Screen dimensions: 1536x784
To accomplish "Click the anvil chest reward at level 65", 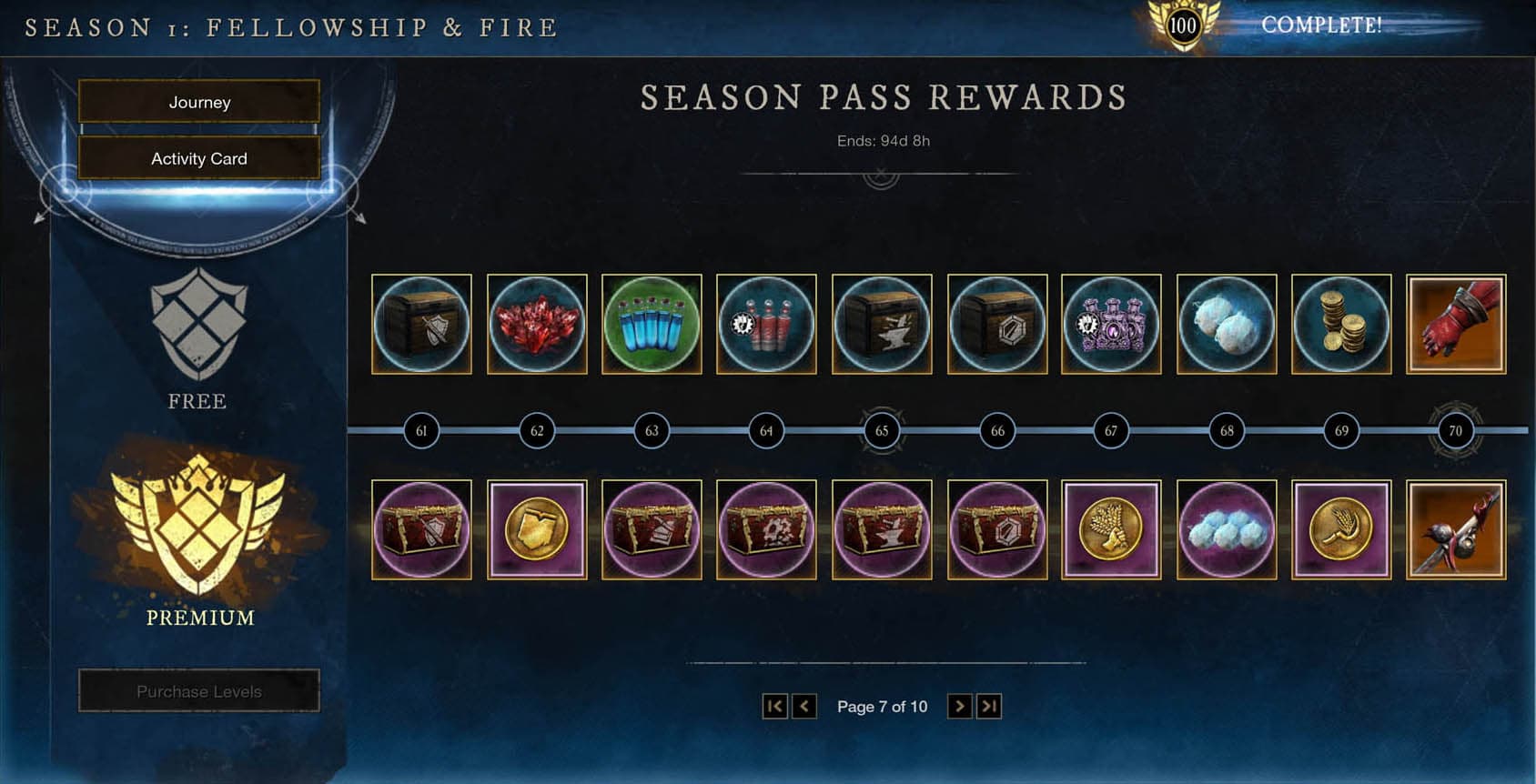I will pos(882,324).
